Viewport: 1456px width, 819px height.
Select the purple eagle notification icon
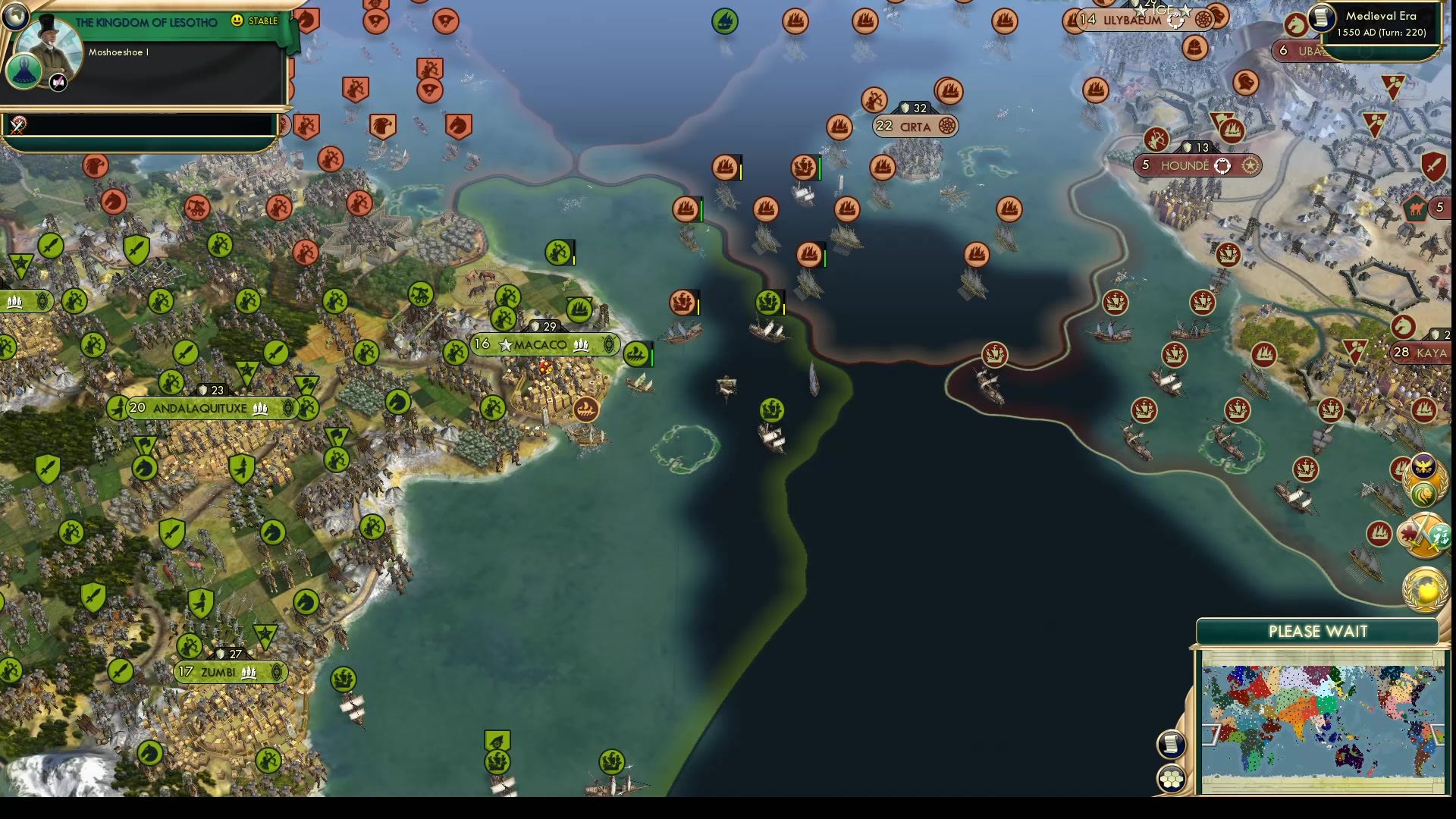[x=1423, y=465]
